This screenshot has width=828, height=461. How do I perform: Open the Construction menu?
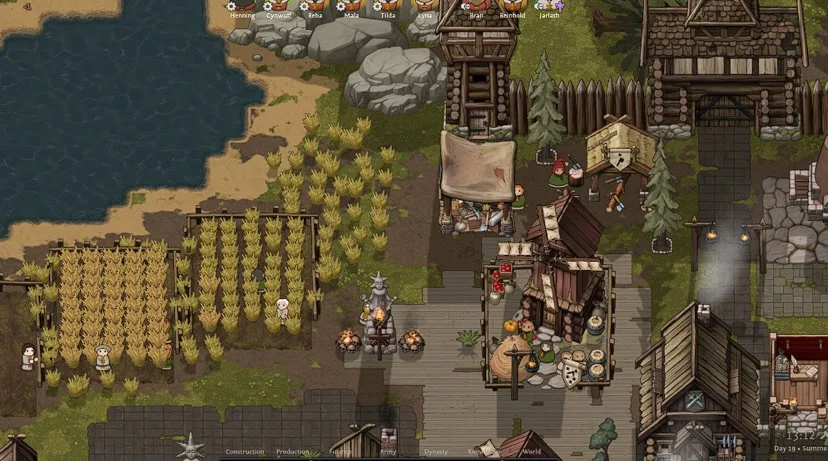[245, 452]
